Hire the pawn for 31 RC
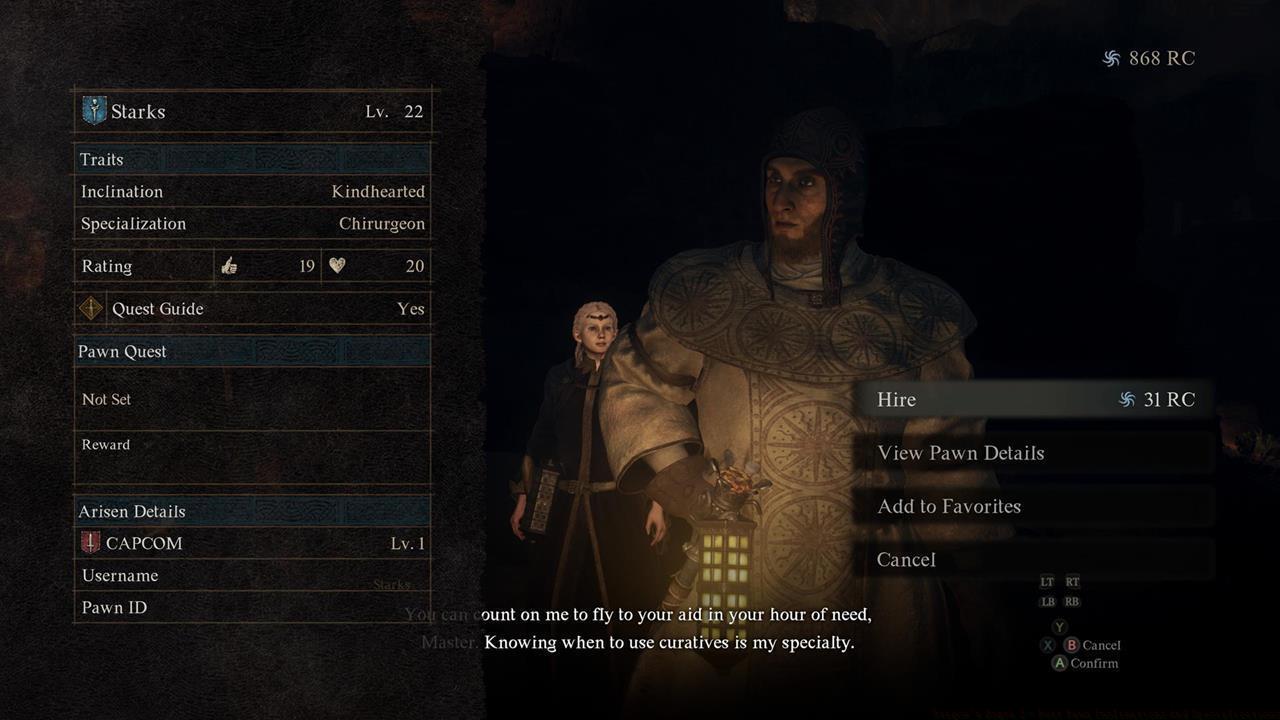Screen dimensions: 1280x720 point(1034,400)
